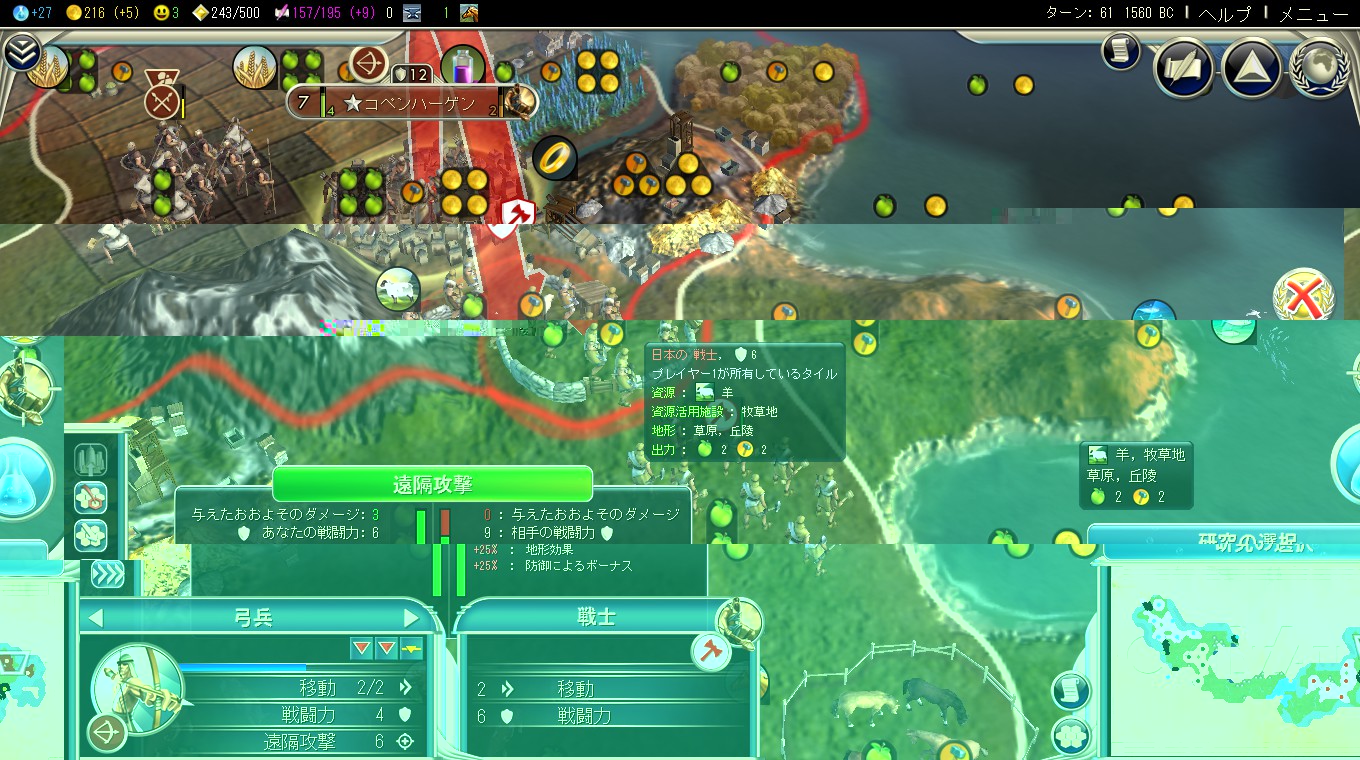Viewport: 1360px width, 760px height.
Task: Cycle to previous unit with left arrow
Action: pyautogui.click(x=96, y=618)
